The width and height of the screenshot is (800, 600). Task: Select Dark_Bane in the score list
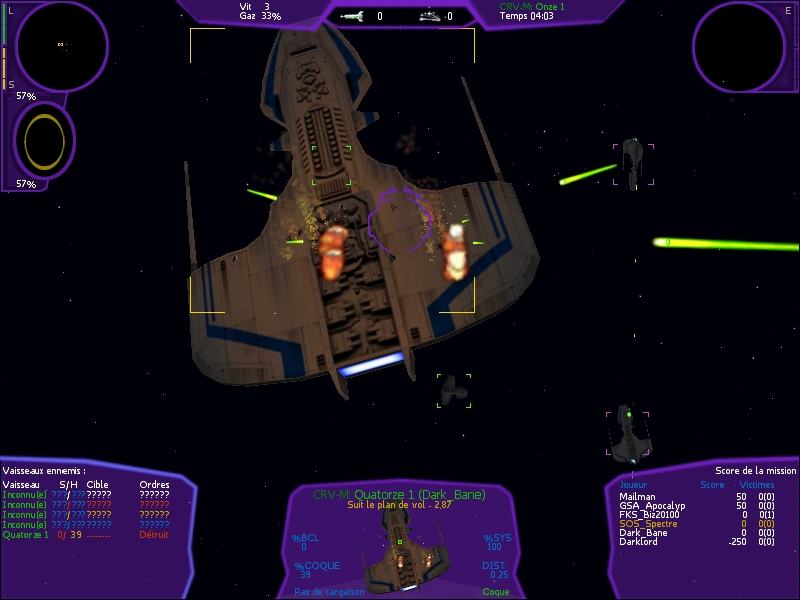point(642,532)
